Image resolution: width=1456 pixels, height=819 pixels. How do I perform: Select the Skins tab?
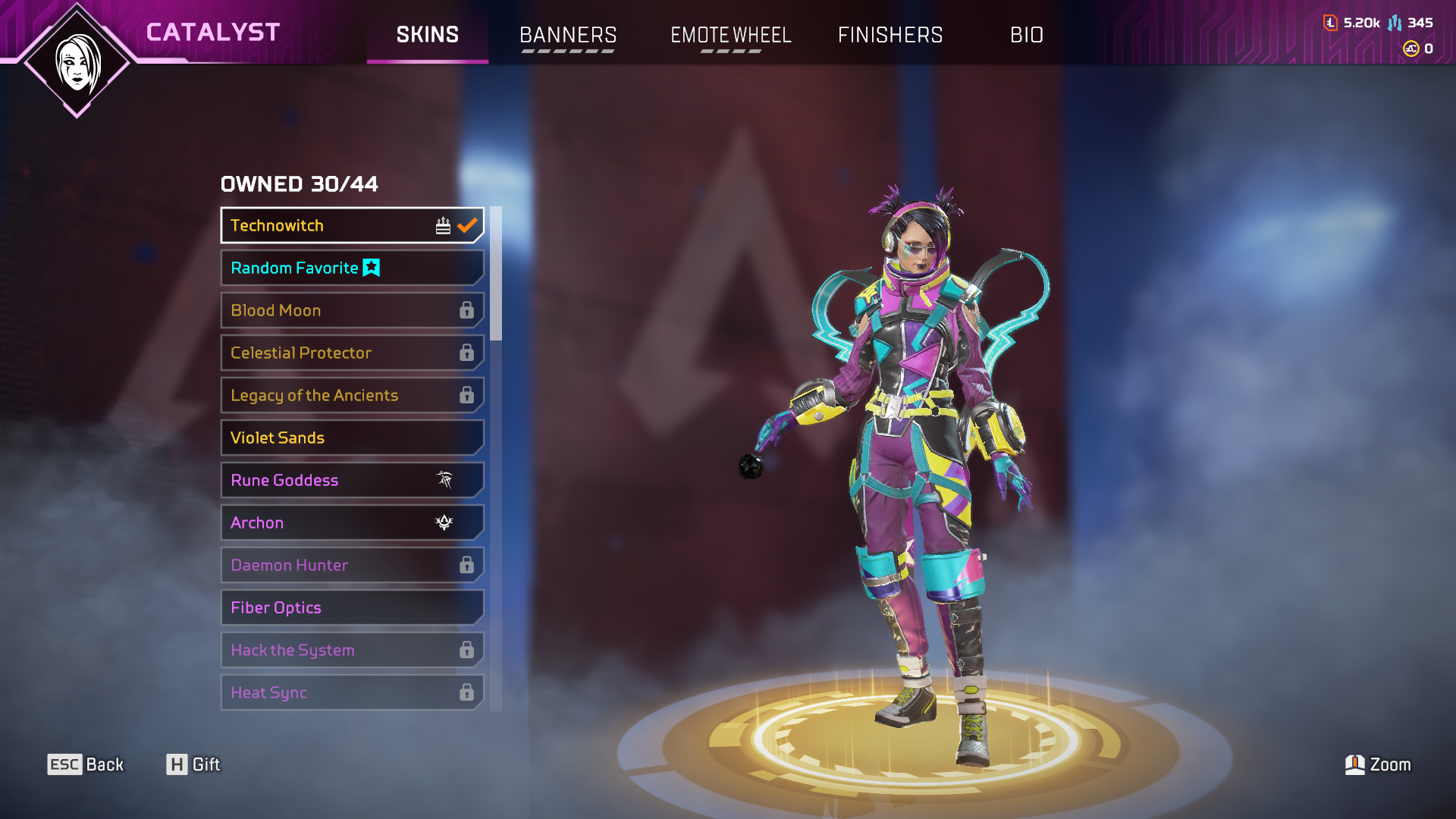(x=427, y=35)
